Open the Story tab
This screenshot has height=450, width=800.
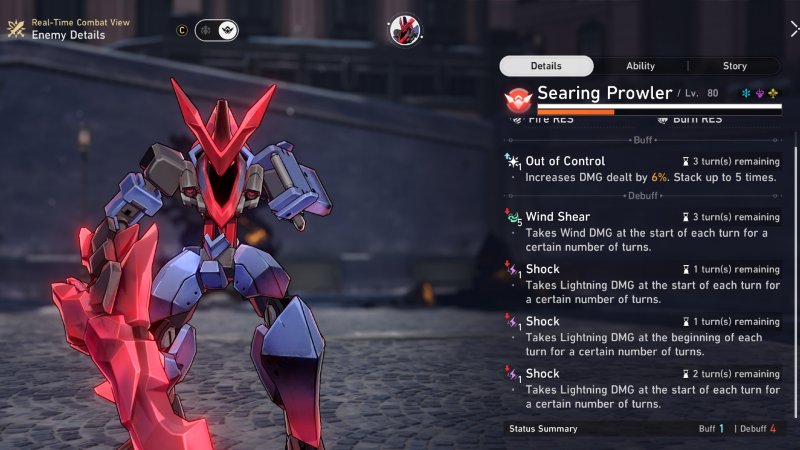click(734, 66)
